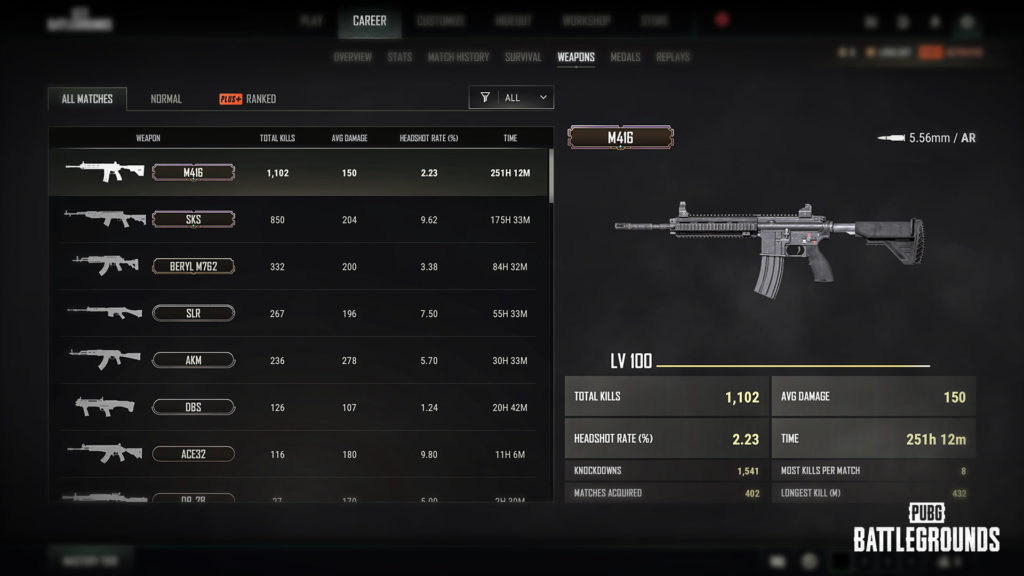Open the Career menu
The height and width of the screenshot is (576, 1024).
coord(369,21)
